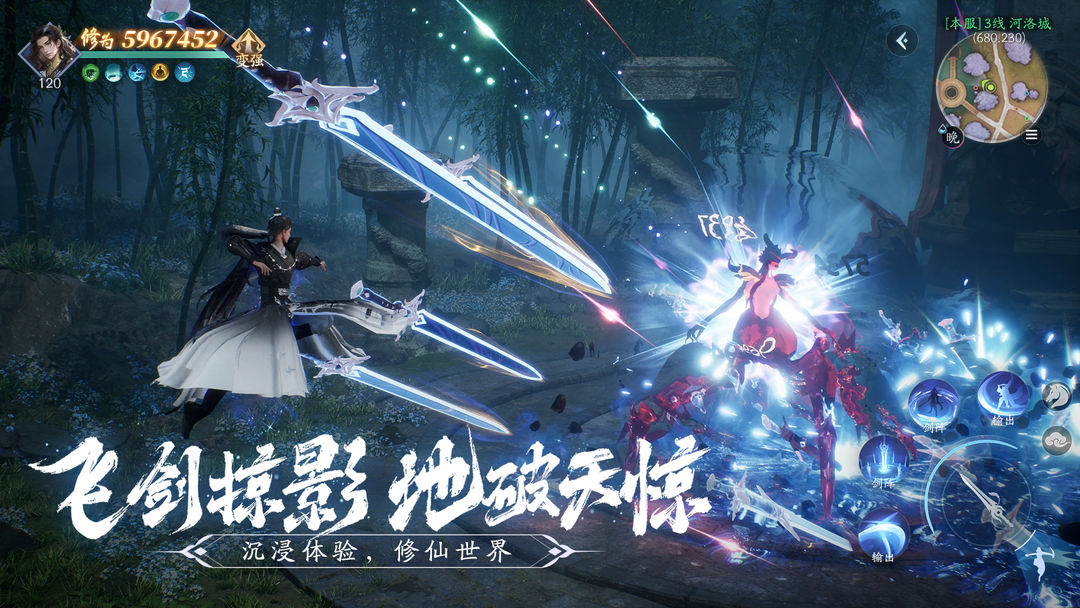This screenshot has height=608, width=1080.
Task: Summon the mount with the horse icon
Action: click(x=1056, y=396)
